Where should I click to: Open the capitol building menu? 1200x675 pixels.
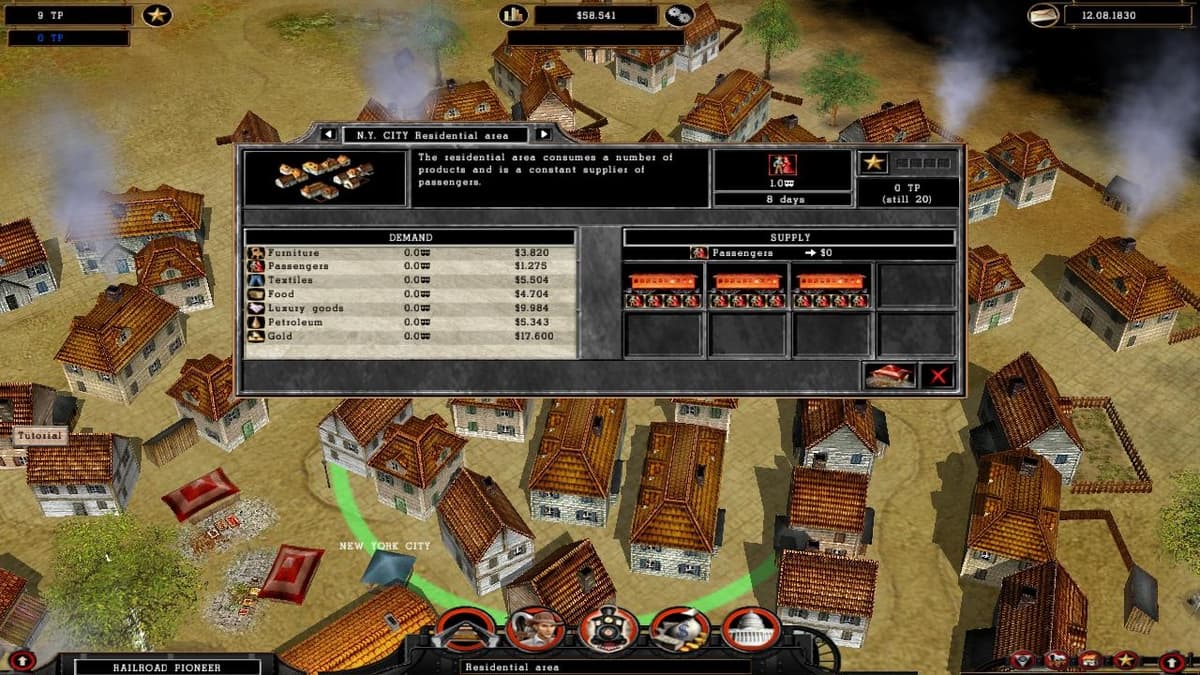click(751, 629)
